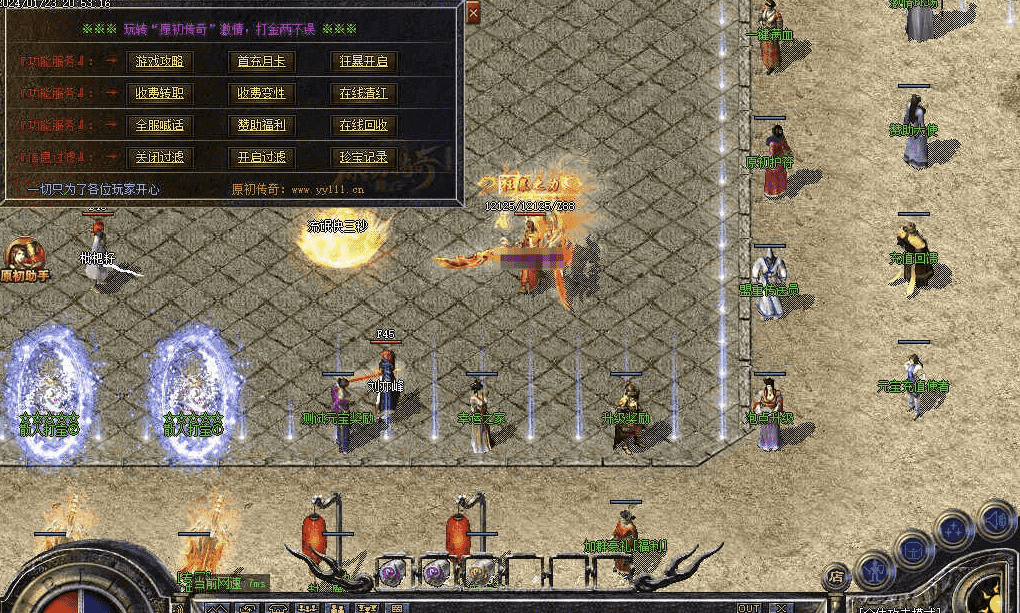Image resolution: width=1020 pixels, height=613 pixels.
Task: Click the OUT button on bottom bar
Action: (x=748, y=607)
